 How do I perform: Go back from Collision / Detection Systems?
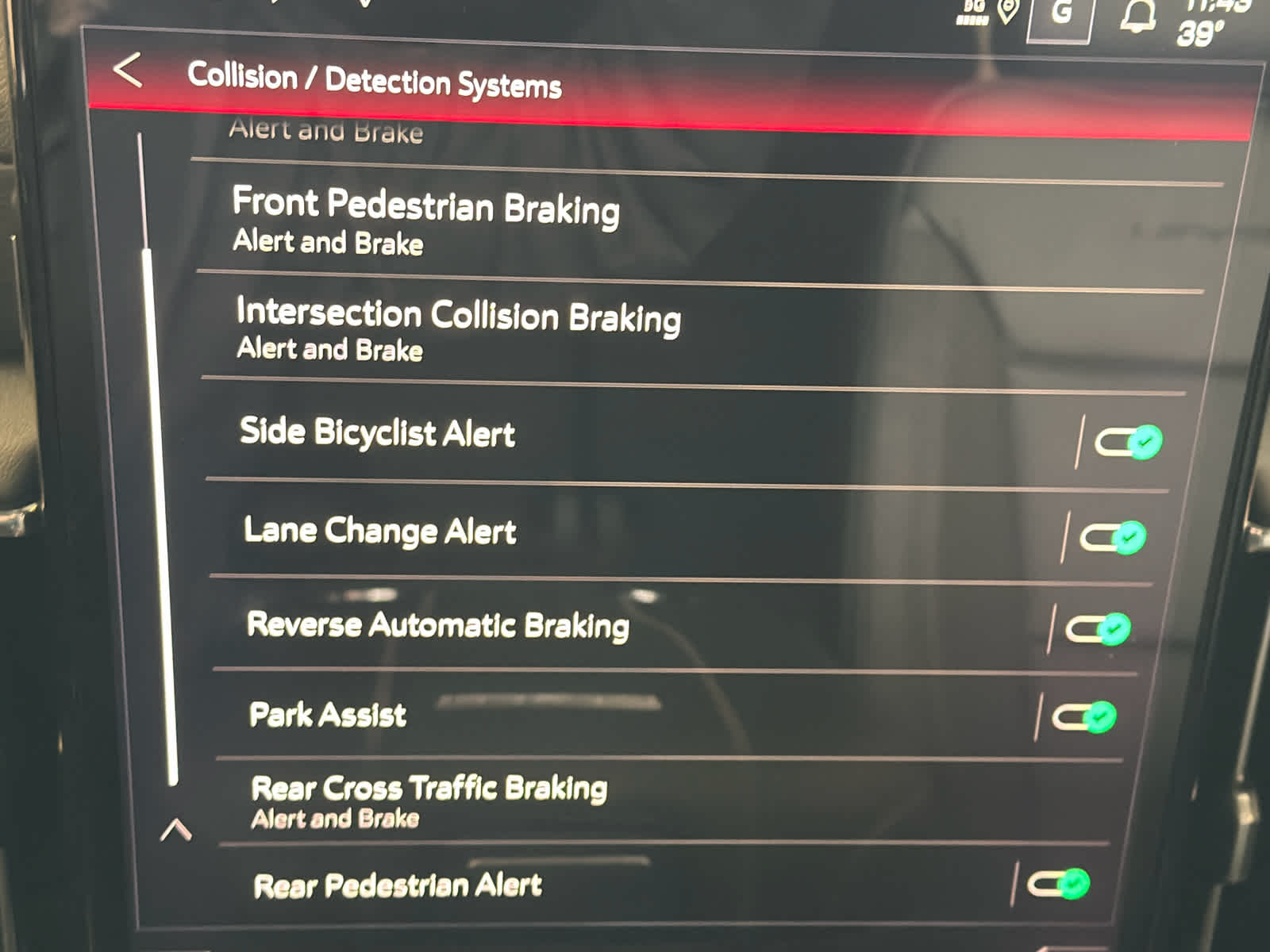[128, 71]
